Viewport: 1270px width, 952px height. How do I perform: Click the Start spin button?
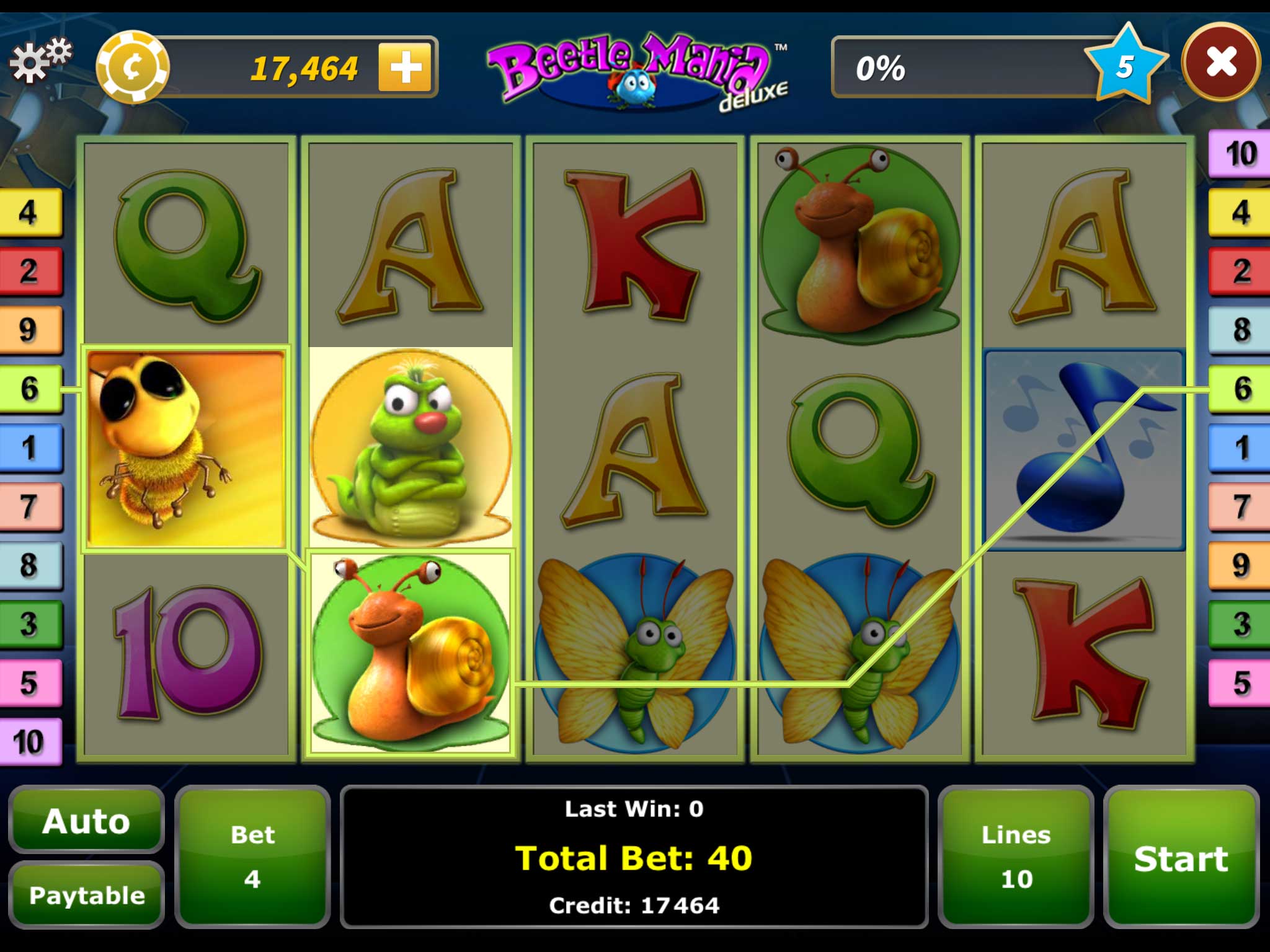1181,858
